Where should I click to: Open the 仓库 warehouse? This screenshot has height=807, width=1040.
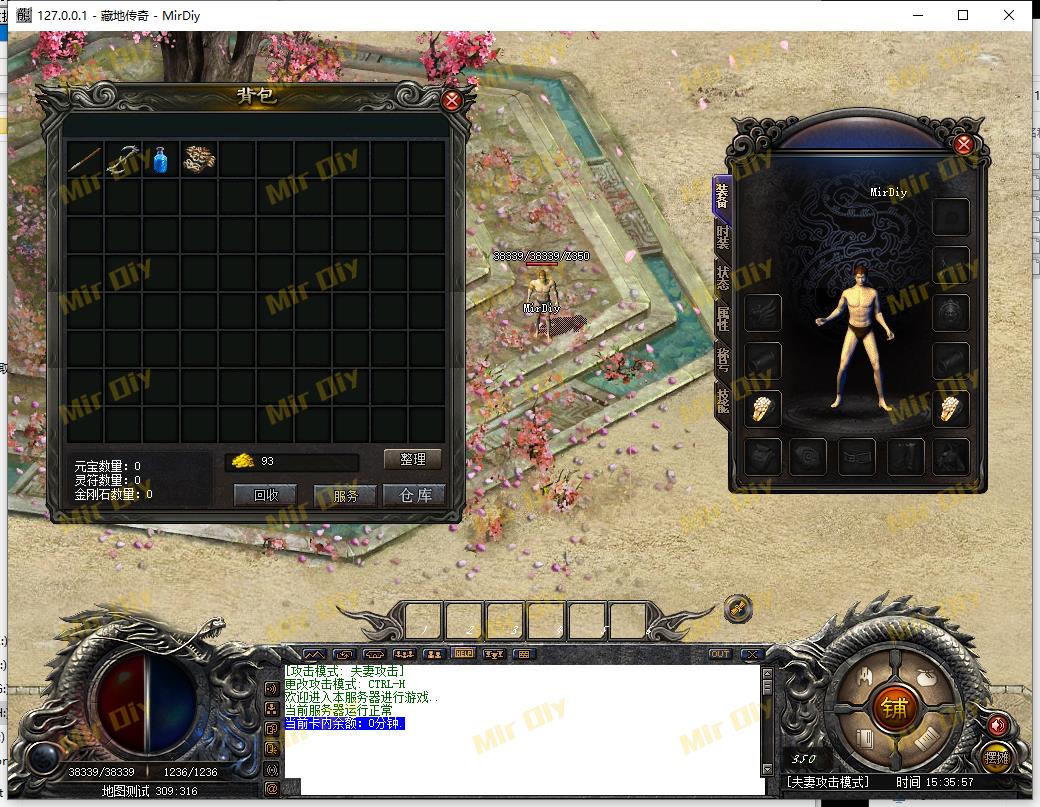pyautogui.click(x=415, y=495)
